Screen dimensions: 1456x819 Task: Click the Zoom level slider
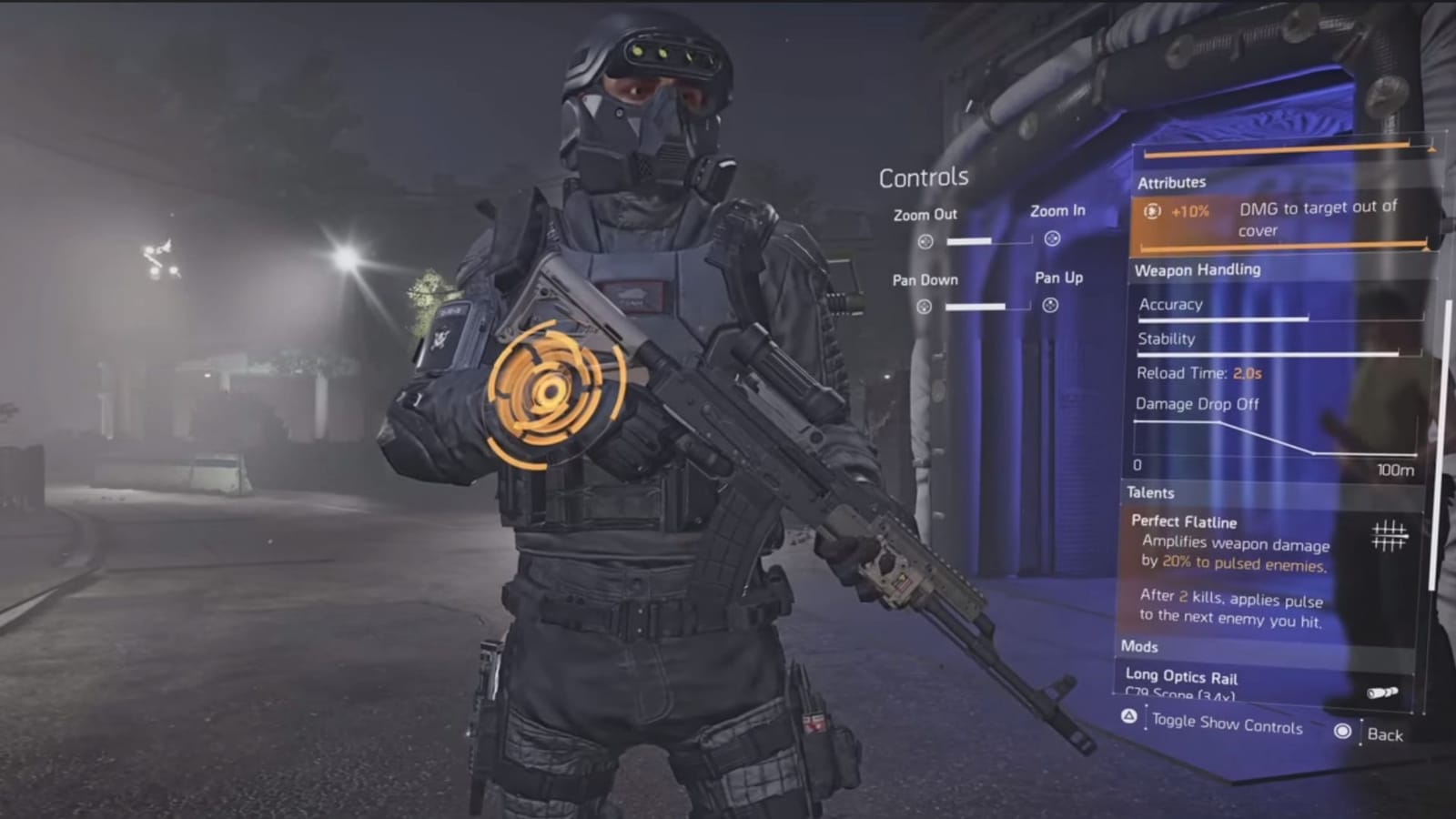(x=987, y=241)
